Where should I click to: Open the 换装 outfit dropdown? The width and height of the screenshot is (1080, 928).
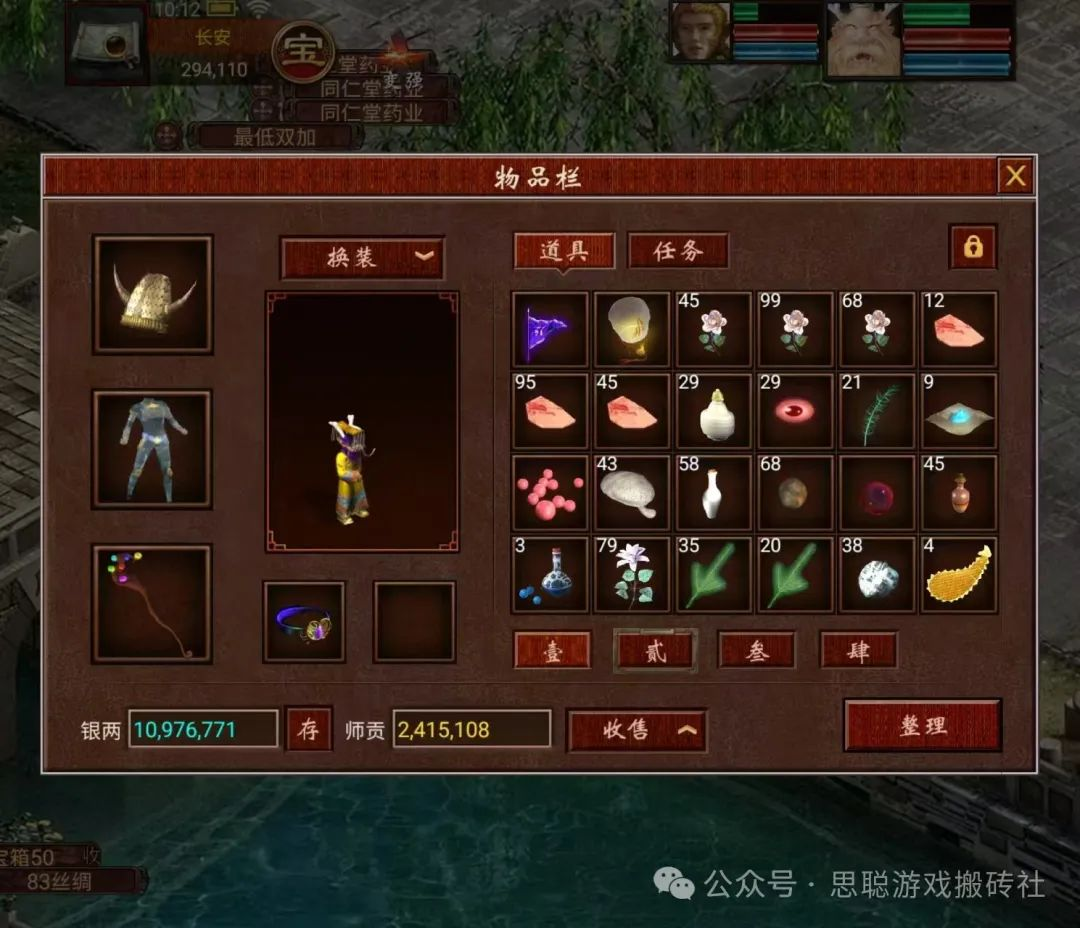pos(362,258)
